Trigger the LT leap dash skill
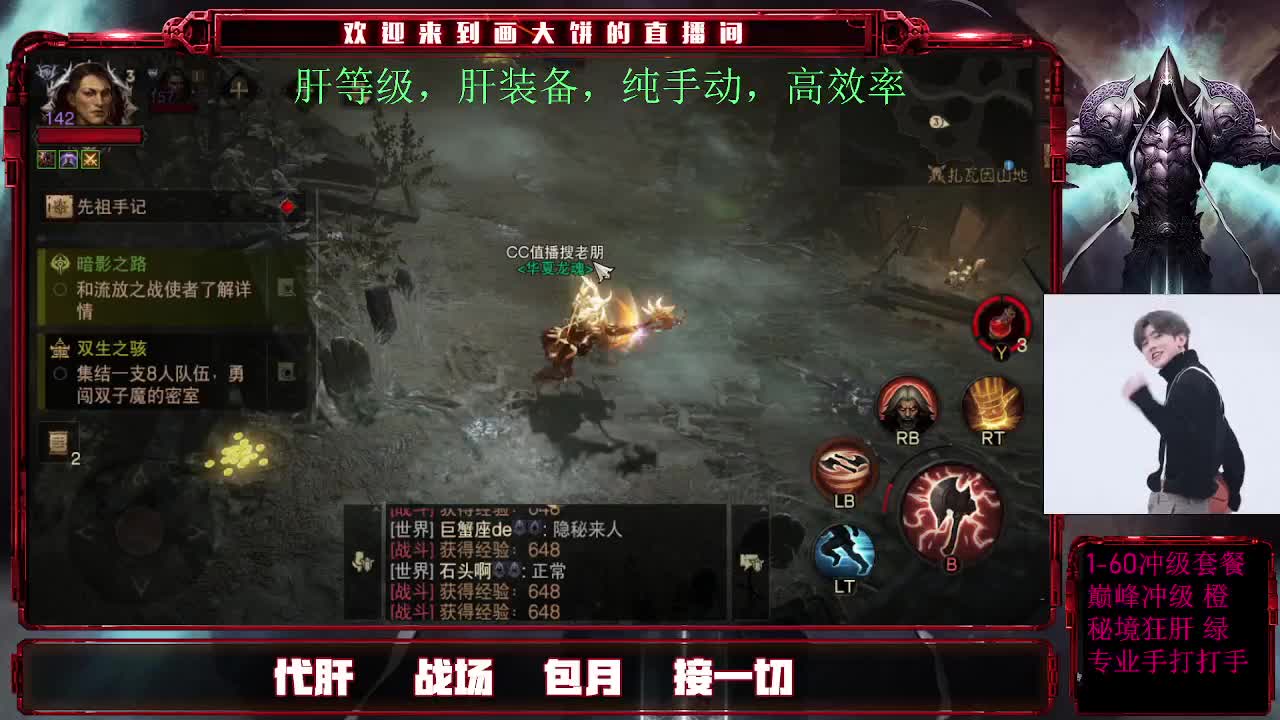The image size is (1280, 720). point(844,548)
